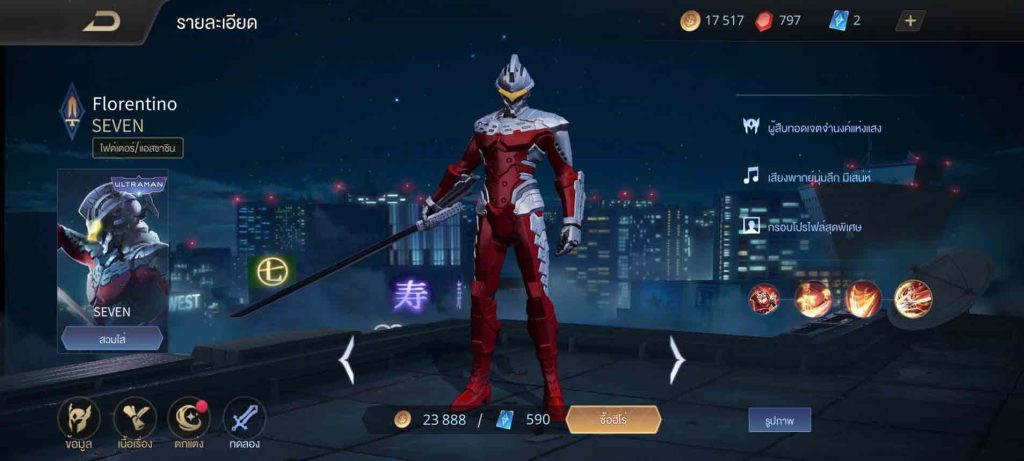View the second fiery skill icon
Viewport: 1024px width, 461px height.
click(x=814, y=299)
